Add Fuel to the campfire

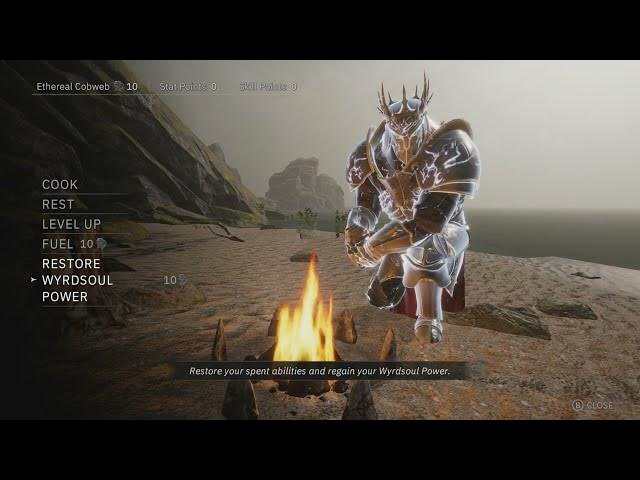(x=58, y=244)
